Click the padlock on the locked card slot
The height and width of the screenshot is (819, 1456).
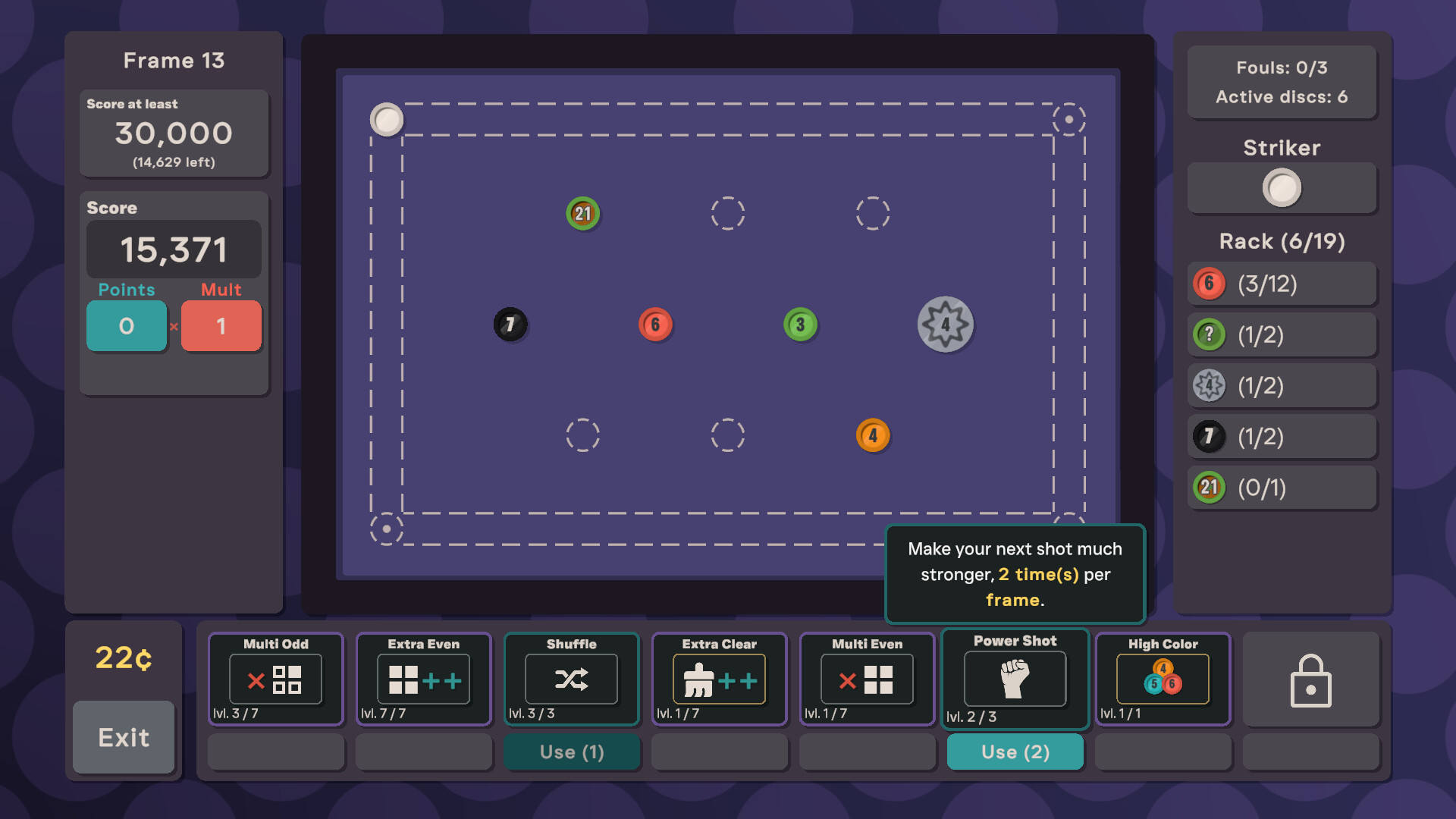tap(1311, 680)
